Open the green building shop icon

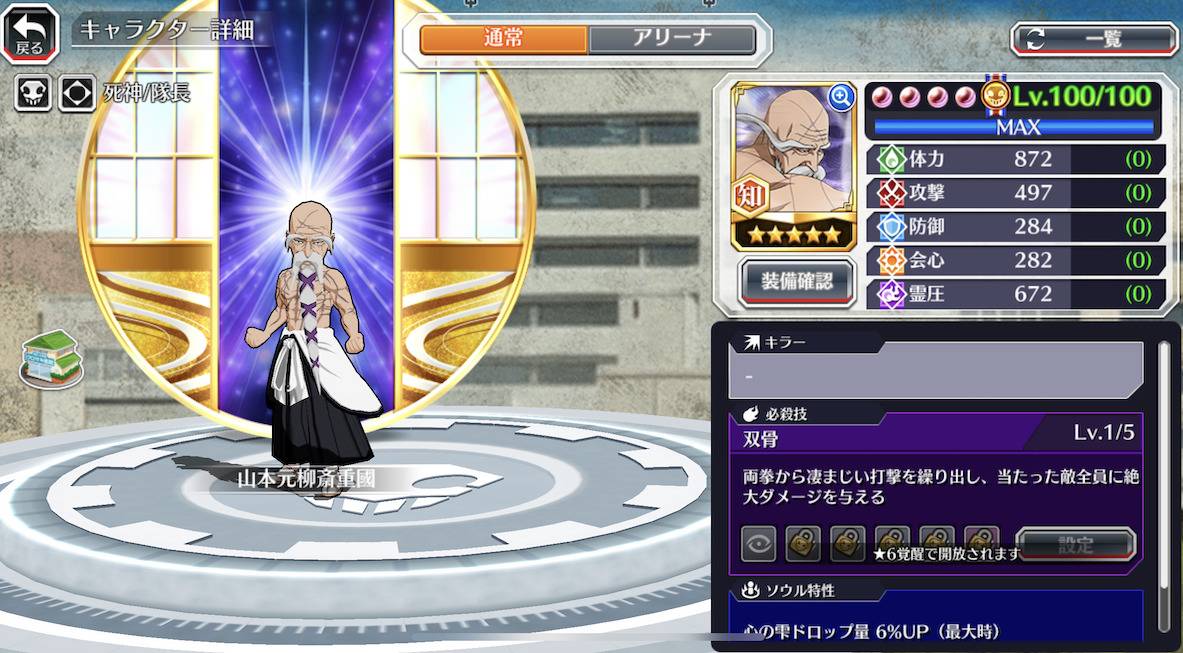[x=51, y=358]
